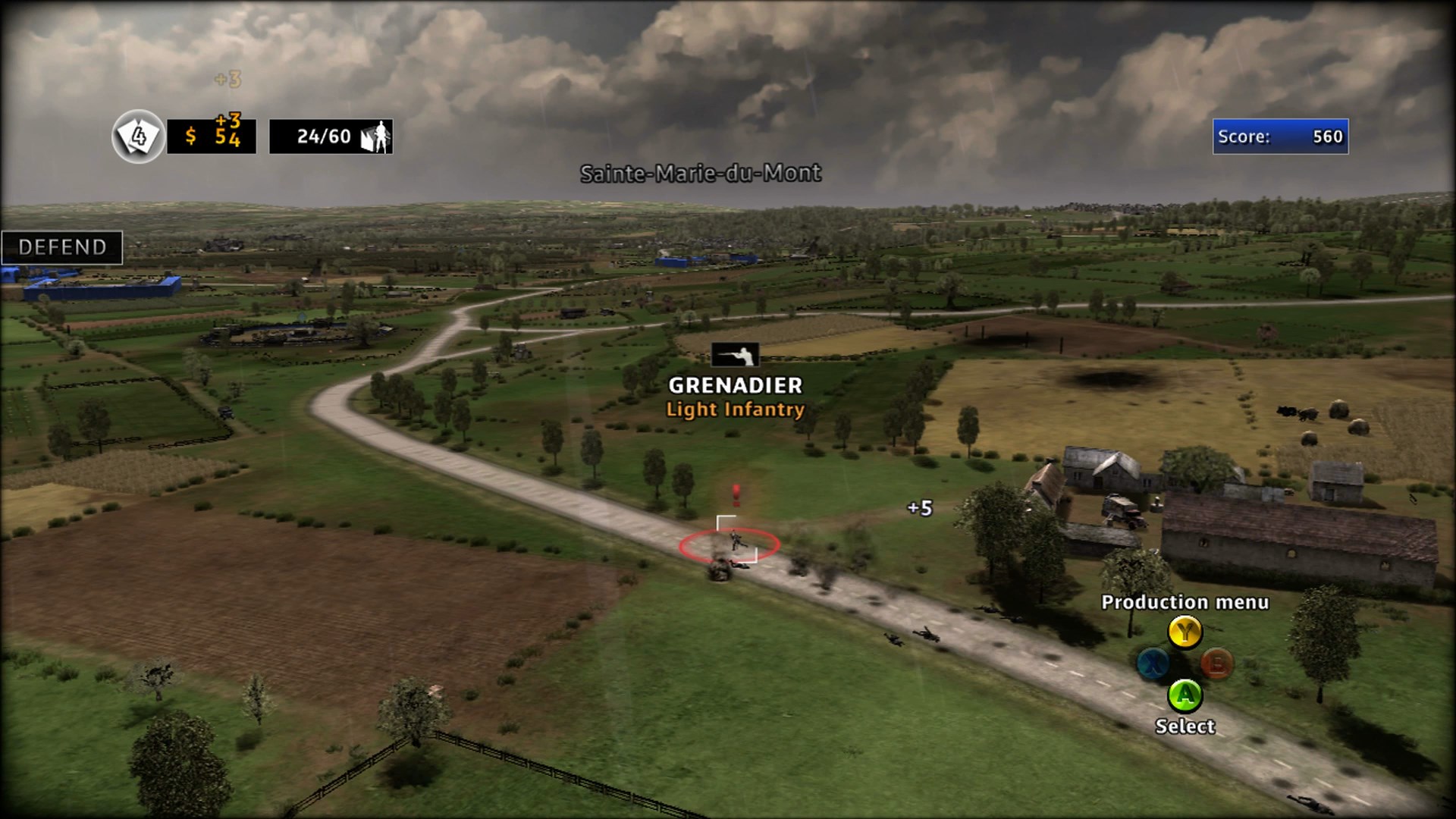Click the card counter icon showing 4 cards
Viewport: 1456px width, 819px height.
pos(136,137)
